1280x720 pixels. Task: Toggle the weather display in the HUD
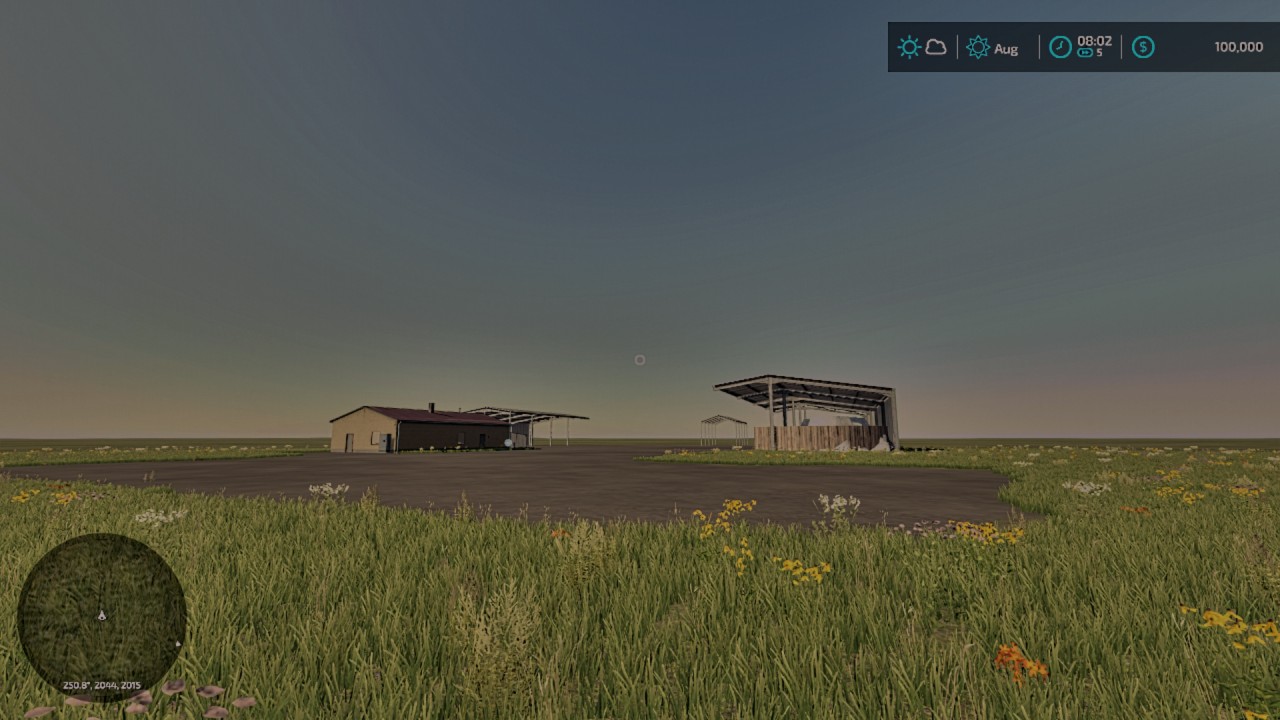pyautogui.click(x=921, y=46)
